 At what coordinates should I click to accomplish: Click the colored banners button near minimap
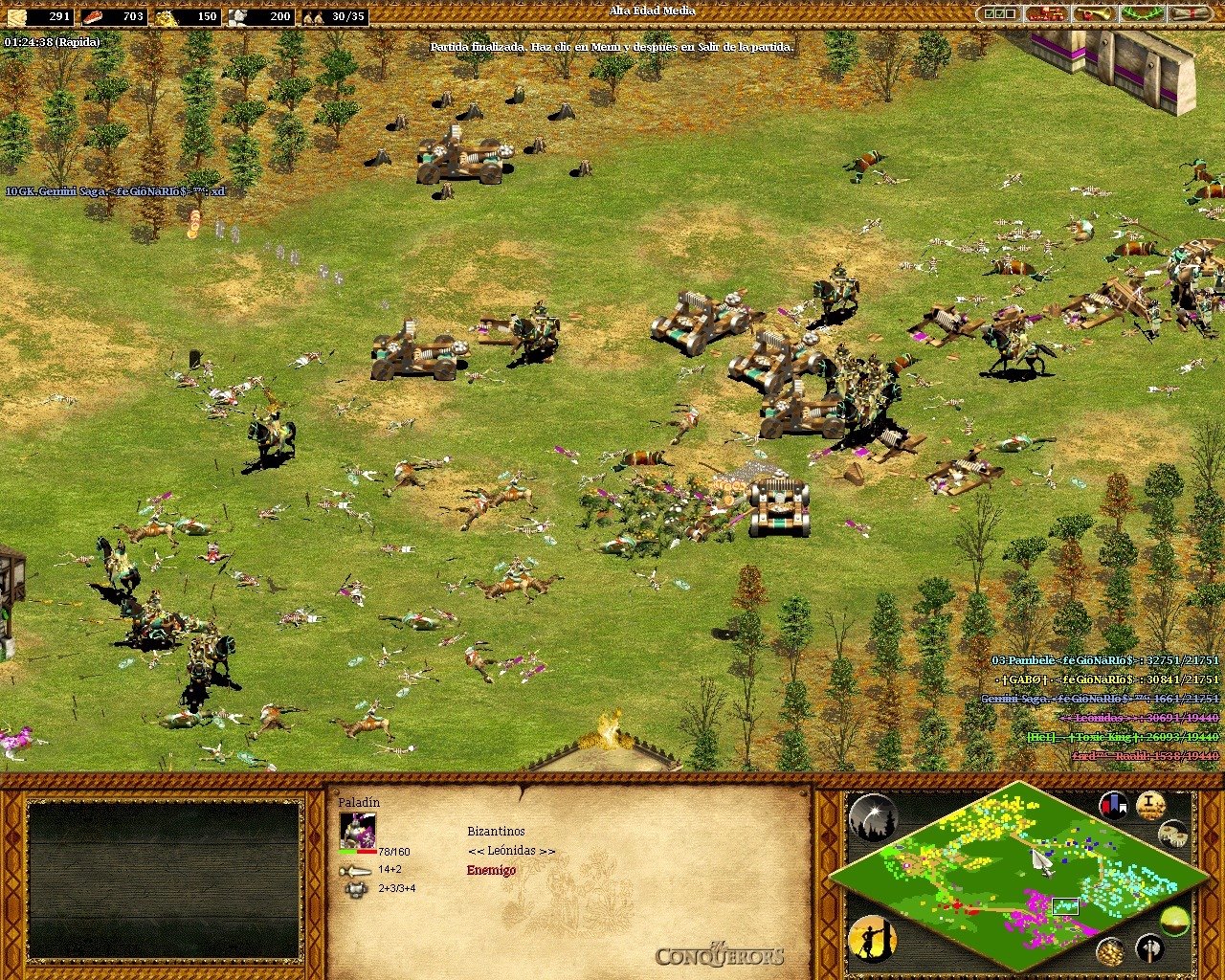click(1113, 806)
